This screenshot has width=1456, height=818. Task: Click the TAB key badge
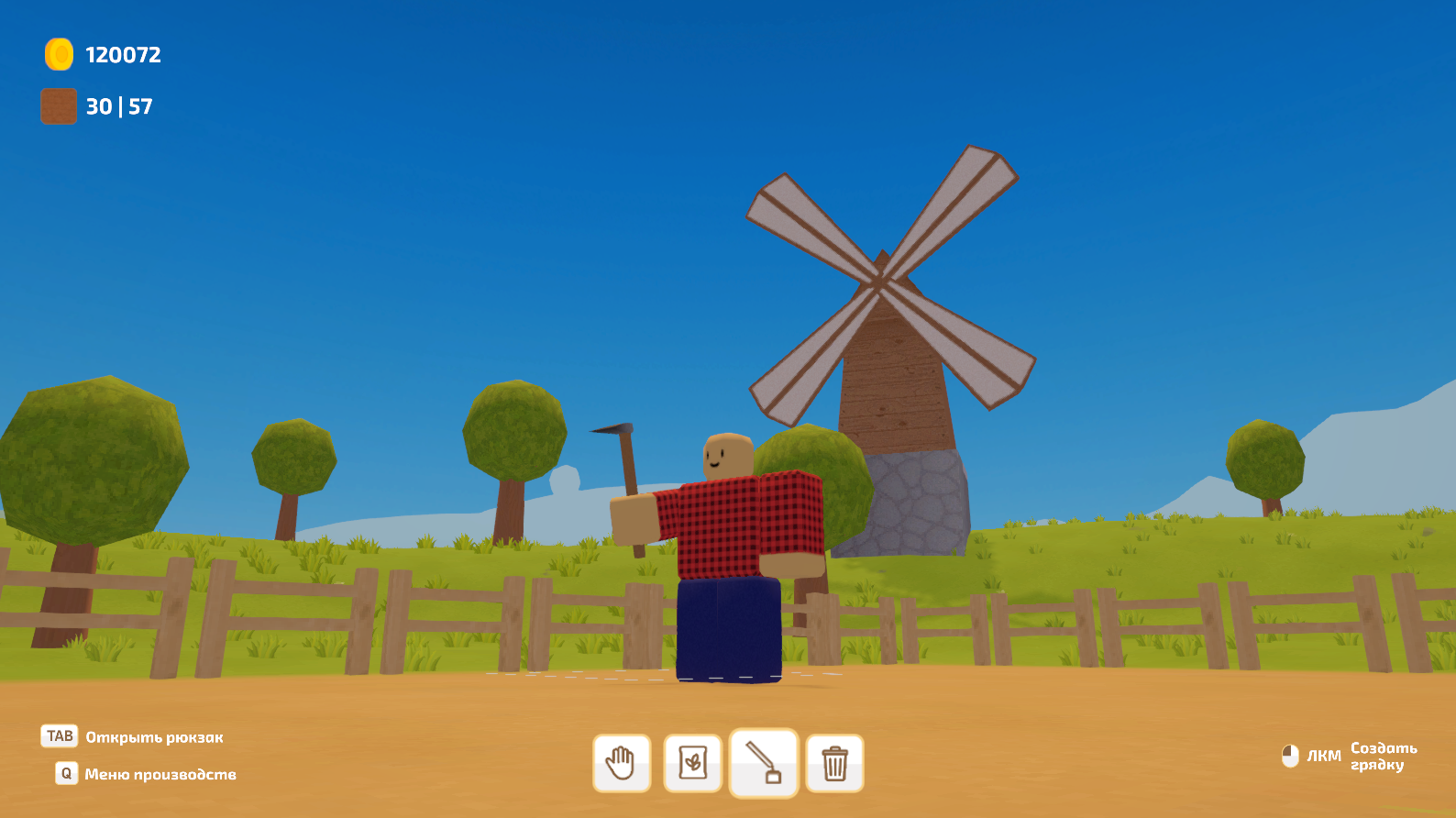(59, 735)
